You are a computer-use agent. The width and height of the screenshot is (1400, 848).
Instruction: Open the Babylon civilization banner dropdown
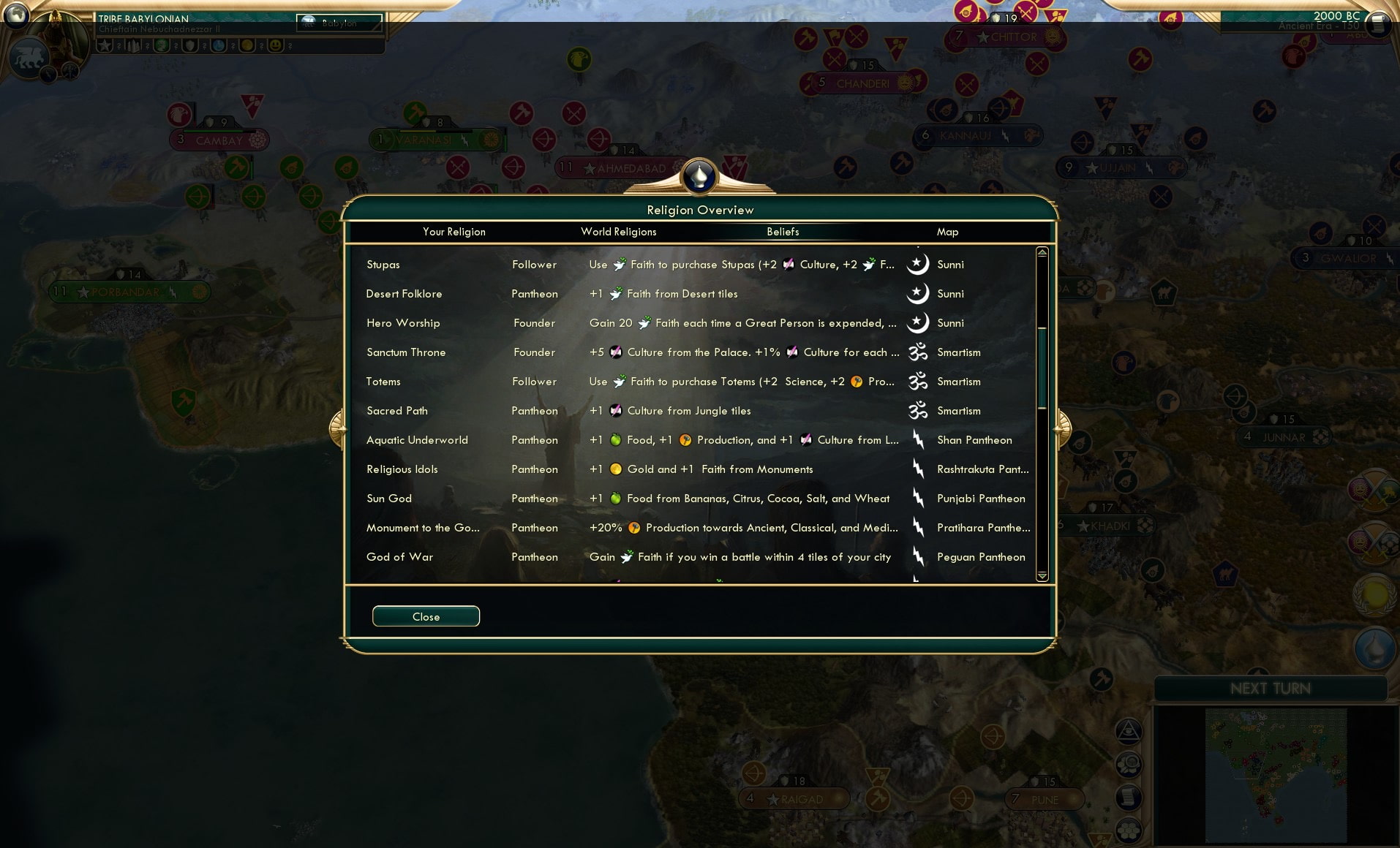tap(339, 23)
